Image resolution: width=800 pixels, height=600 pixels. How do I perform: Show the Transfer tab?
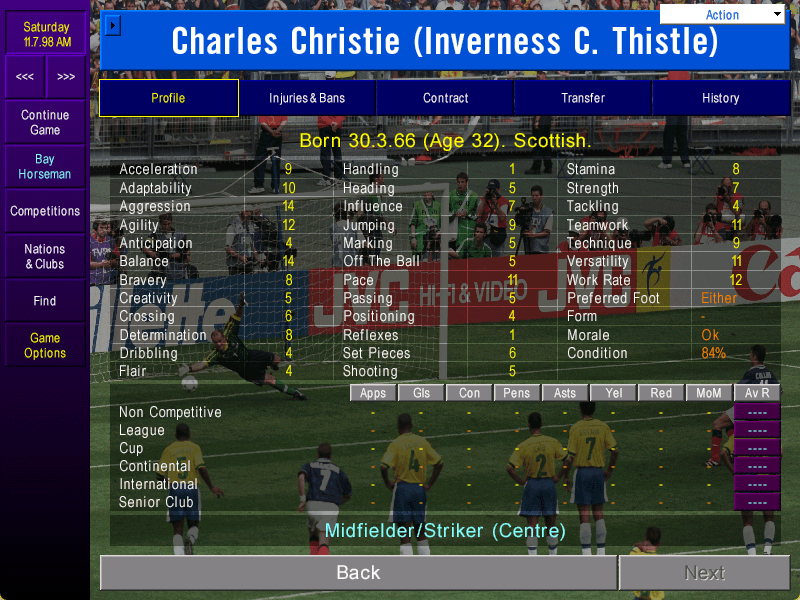[583, 98]
